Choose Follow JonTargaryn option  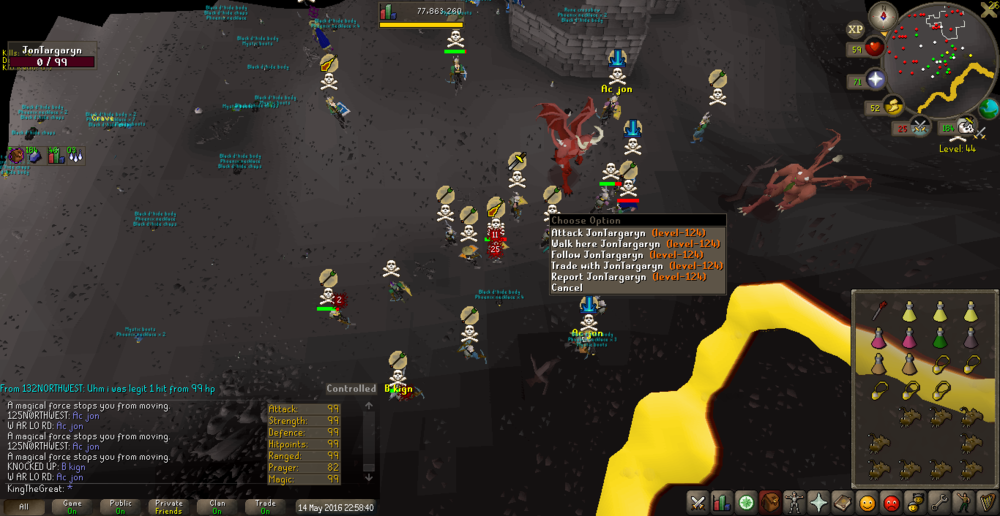pos(636,254)
